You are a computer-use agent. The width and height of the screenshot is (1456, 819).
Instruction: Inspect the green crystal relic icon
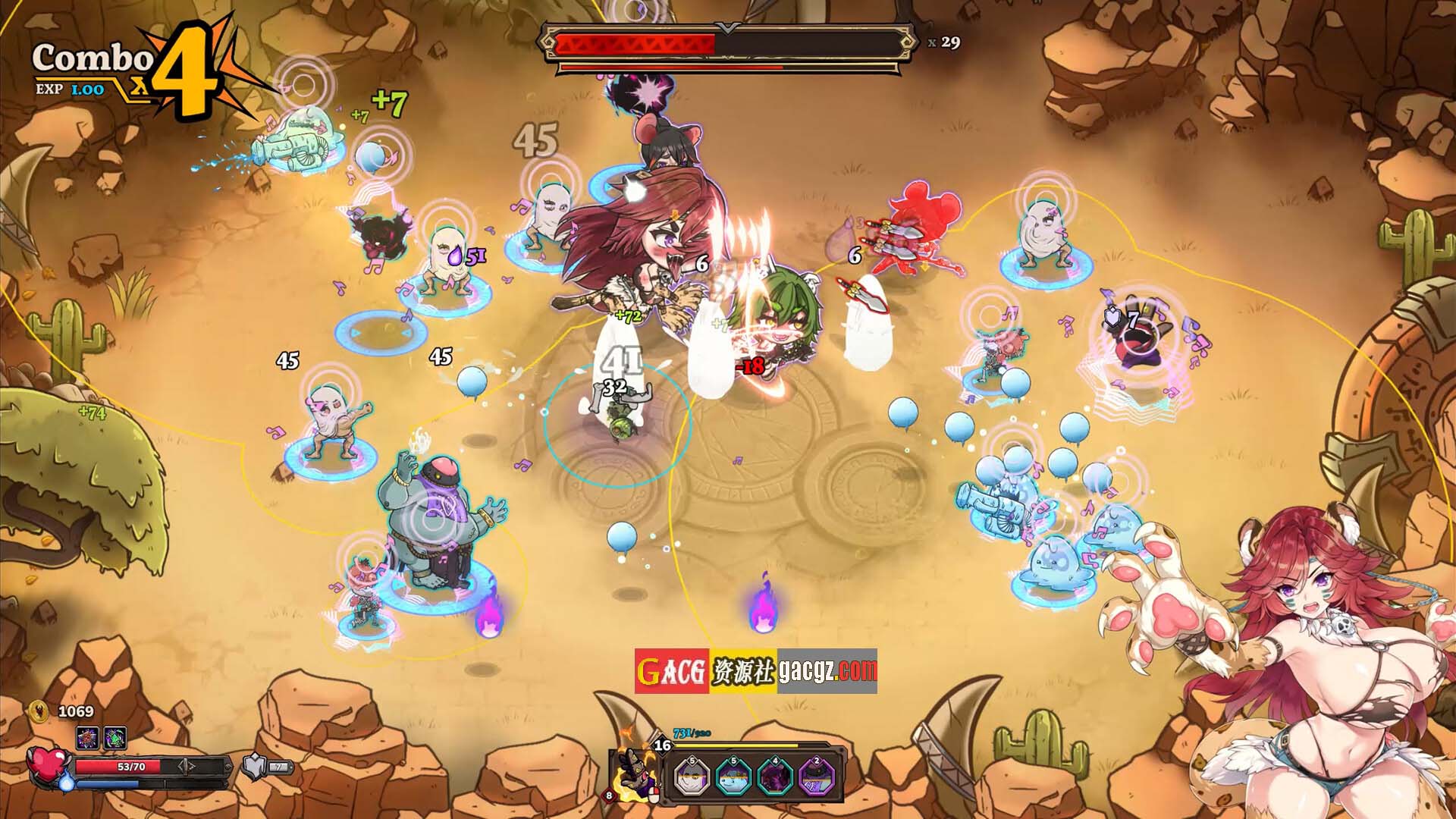click(115, 737)
